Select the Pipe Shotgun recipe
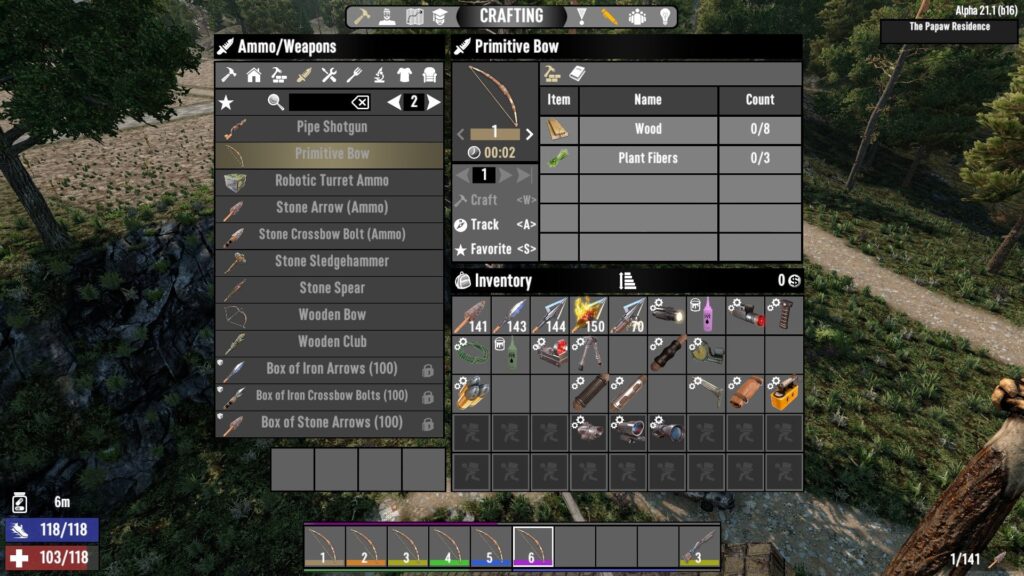1024x576 pixels. tap(331, 127)
